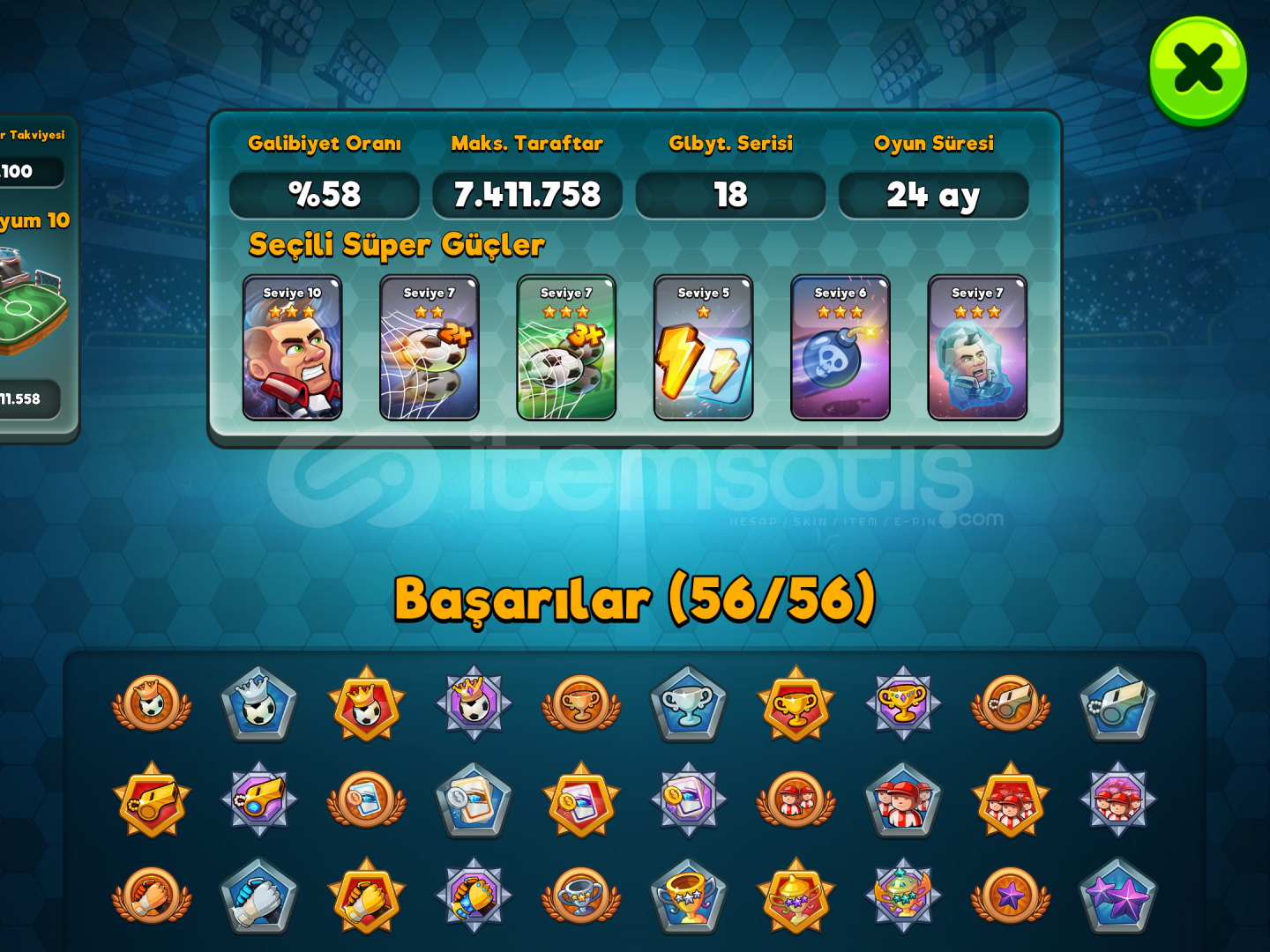Screen dimensions: 1270x952
Task: Select the purple whistle achievement badge
Action: [x=258, y=802]
